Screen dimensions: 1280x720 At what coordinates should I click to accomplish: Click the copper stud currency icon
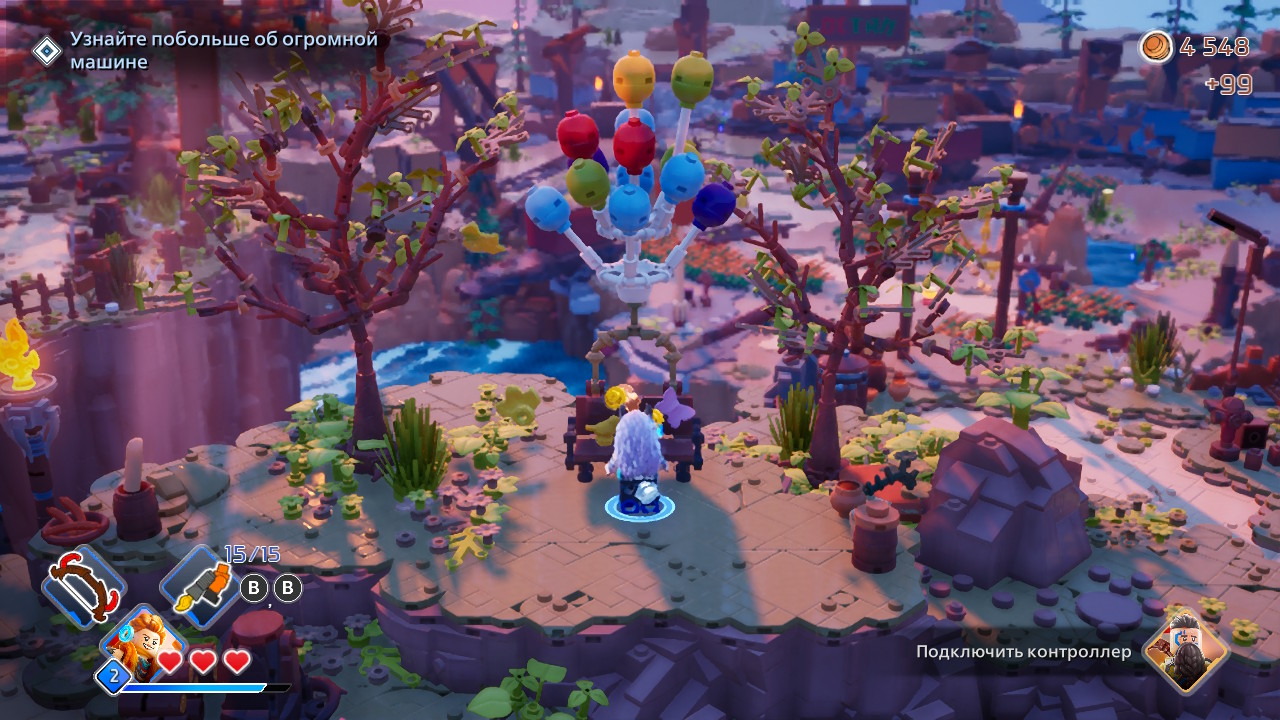1158,47
